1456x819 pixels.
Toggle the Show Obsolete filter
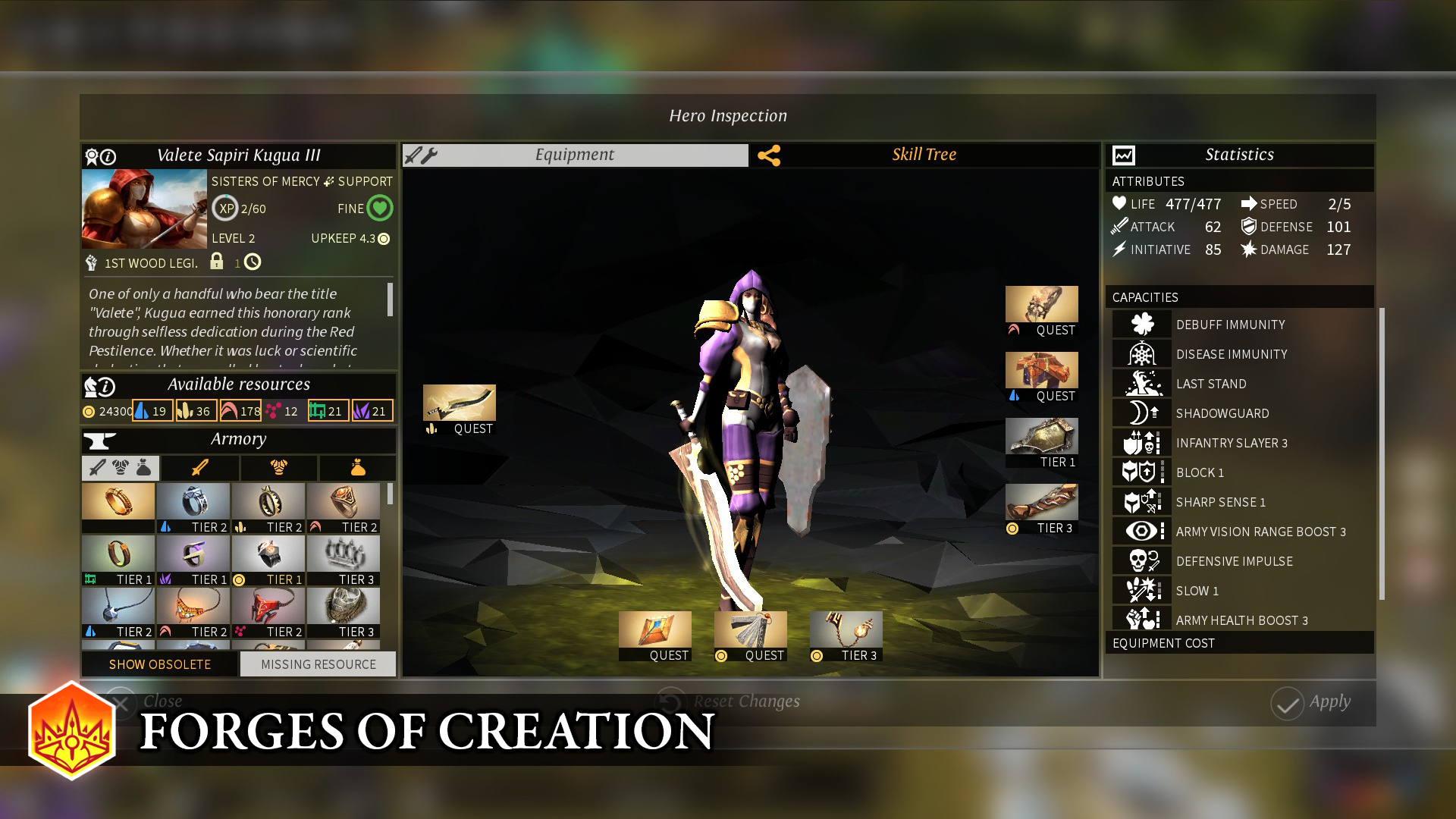pyautogui.click(x=159, y=664)
